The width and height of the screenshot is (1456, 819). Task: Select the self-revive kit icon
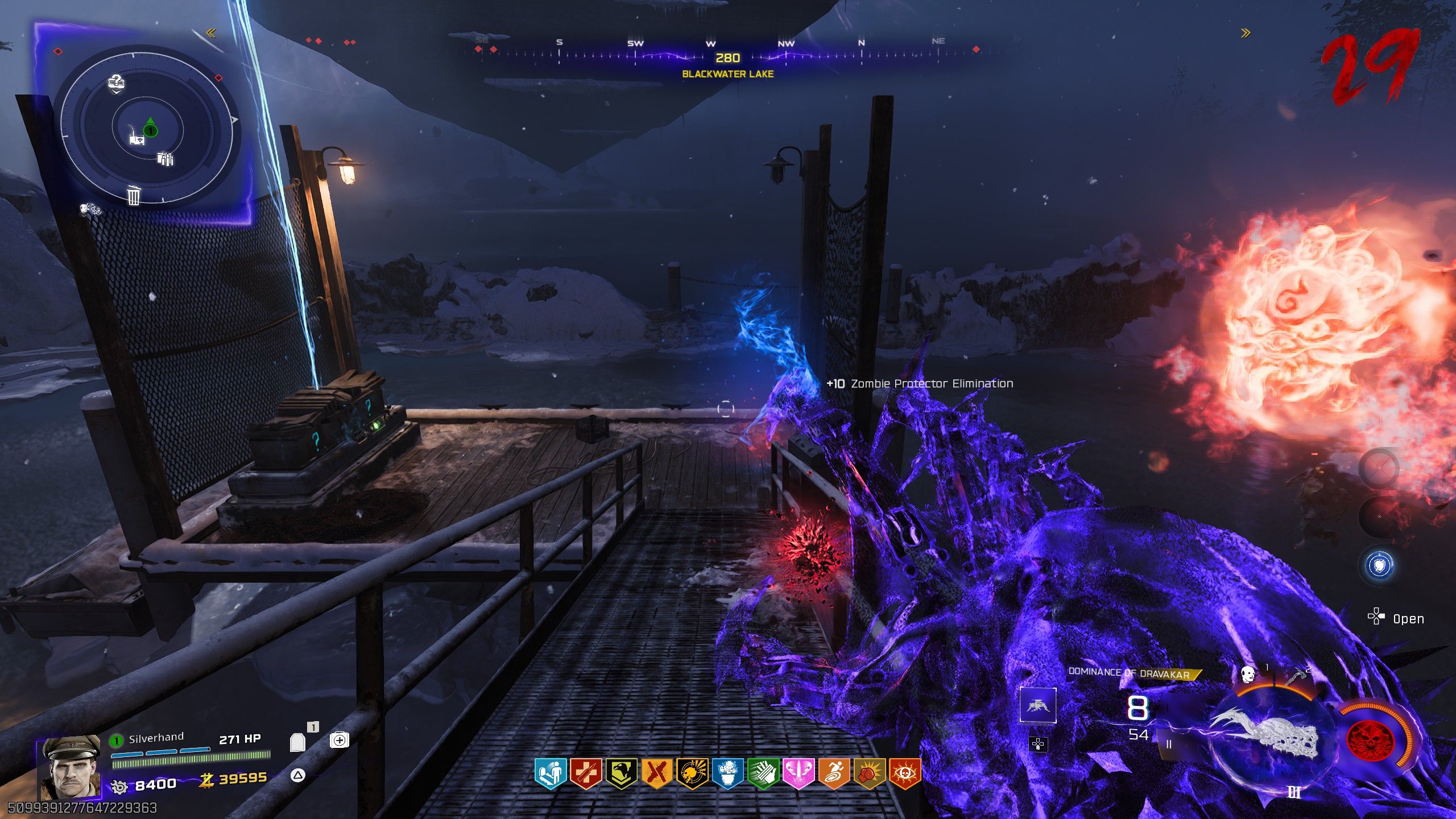[x=339, y=740]
